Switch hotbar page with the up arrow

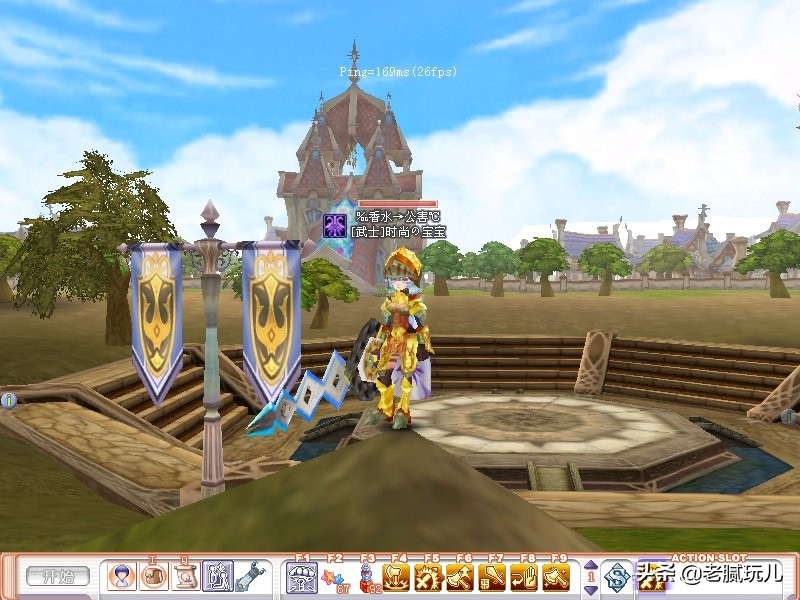(590, 567)
